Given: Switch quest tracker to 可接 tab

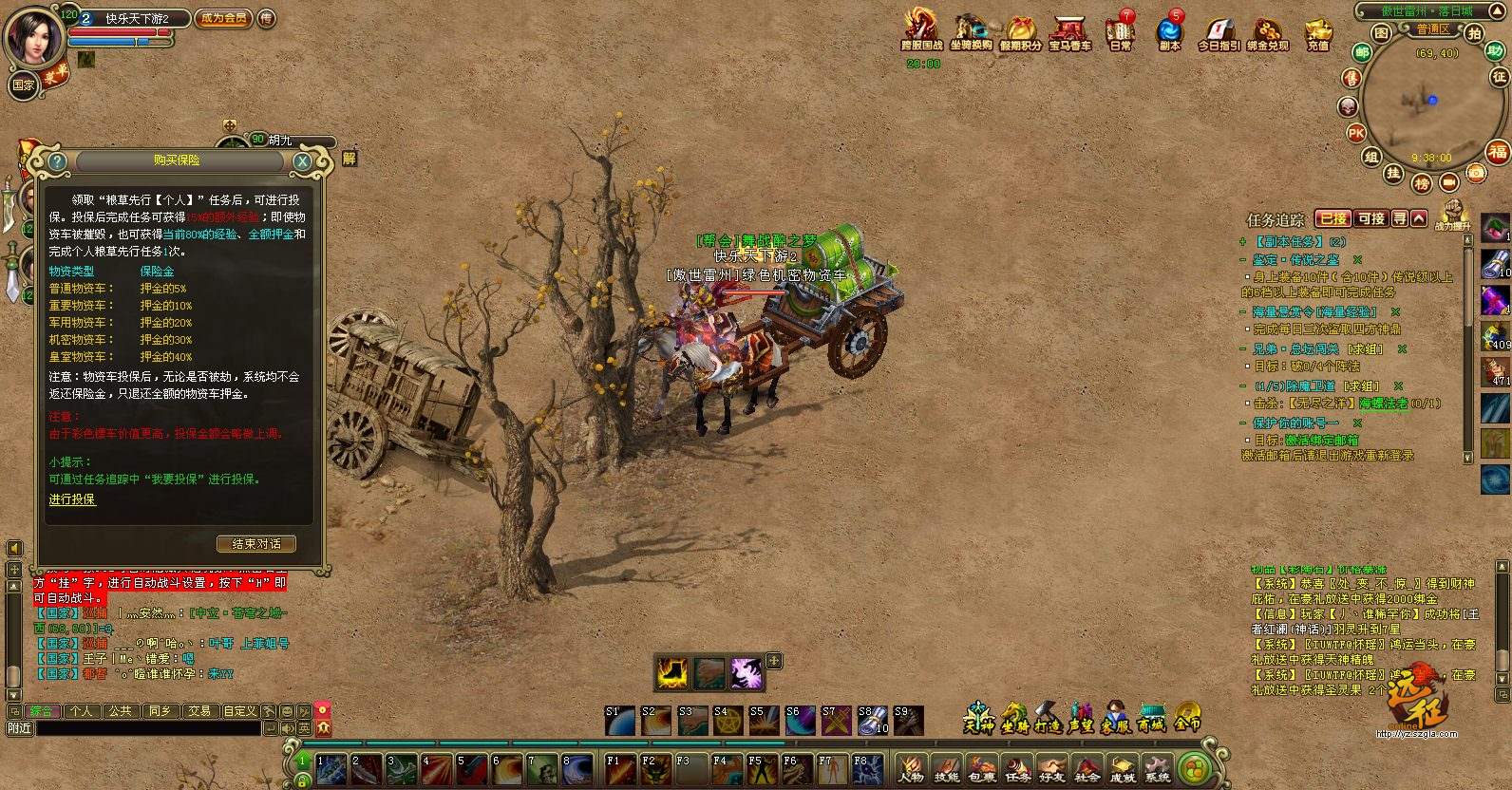Looking at the screenshot, I should [1370, 218].
